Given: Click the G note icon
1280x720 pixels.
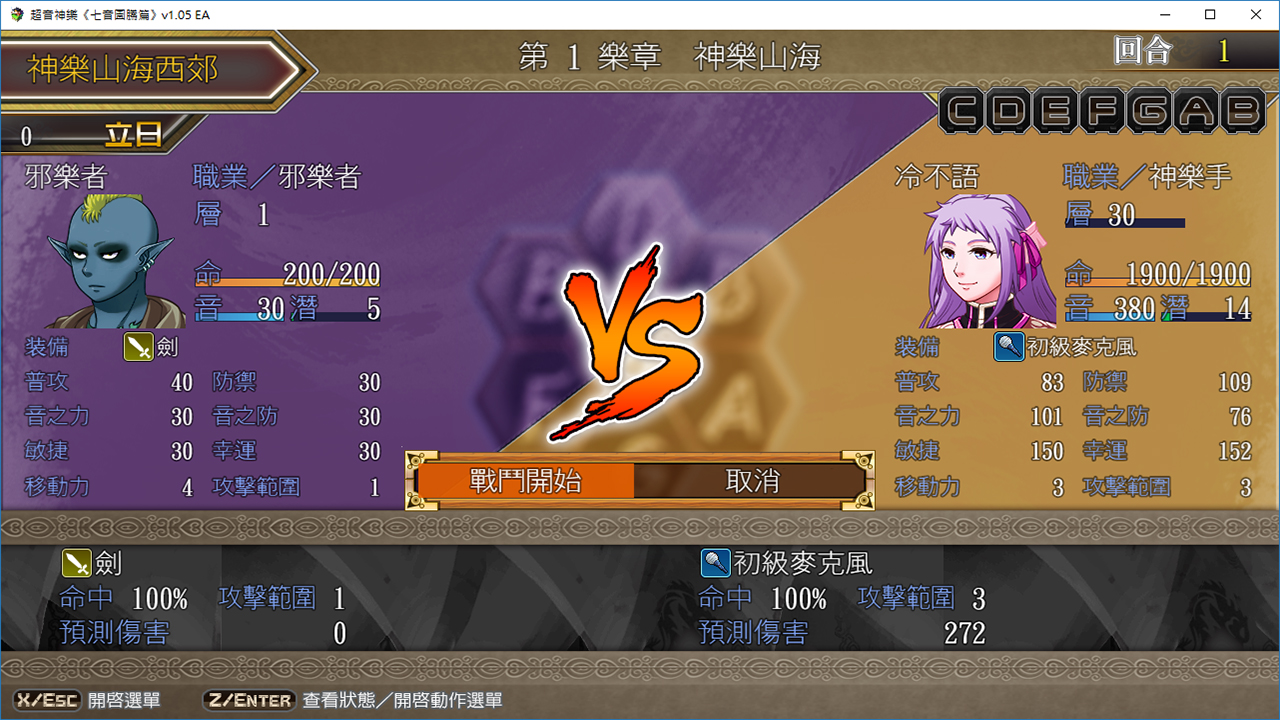Looking at the screenshot, I should (x=1147, y=111).
